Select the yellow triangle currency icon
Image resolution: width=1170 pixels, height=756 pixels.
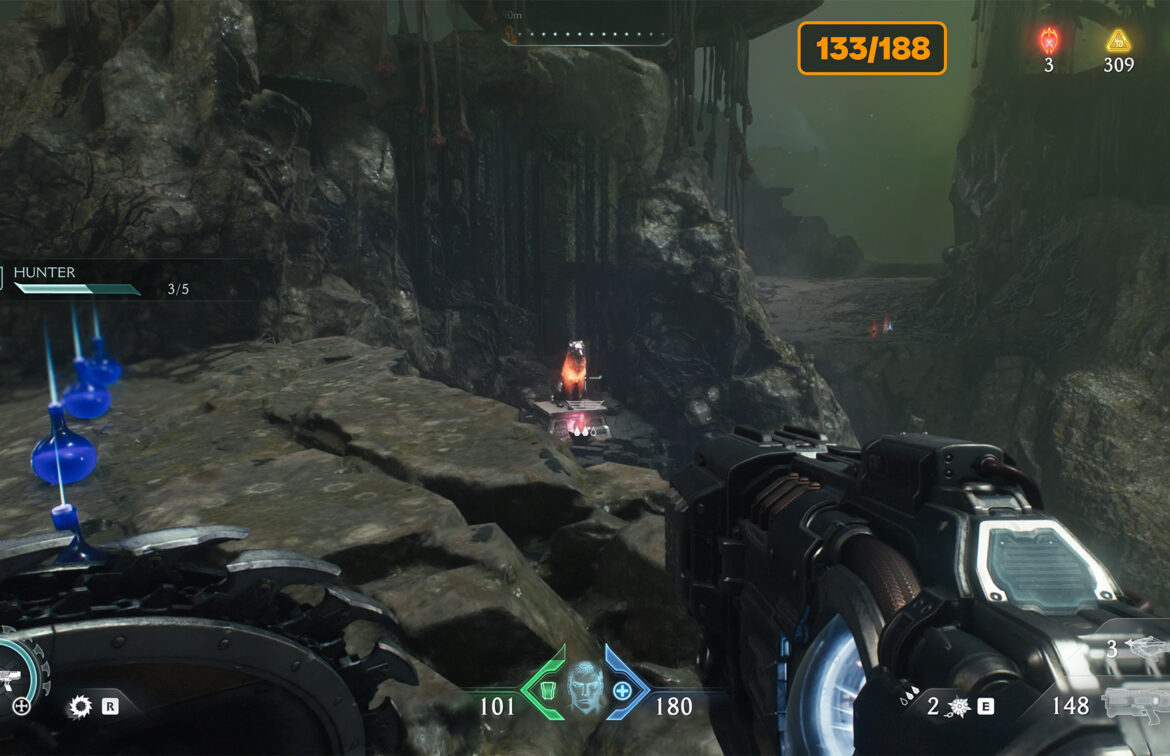point(1117,41)
